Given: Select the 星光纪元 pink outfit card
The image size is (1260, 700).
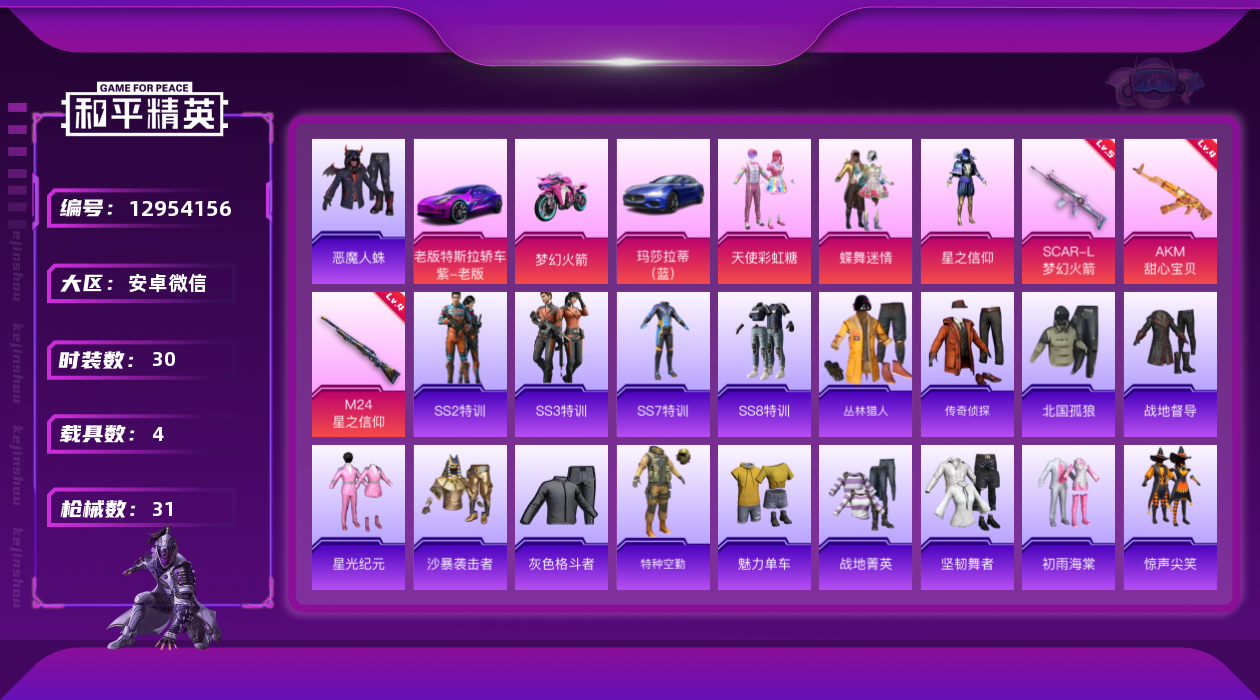Looking at the screenshot, I should [358, 517].
